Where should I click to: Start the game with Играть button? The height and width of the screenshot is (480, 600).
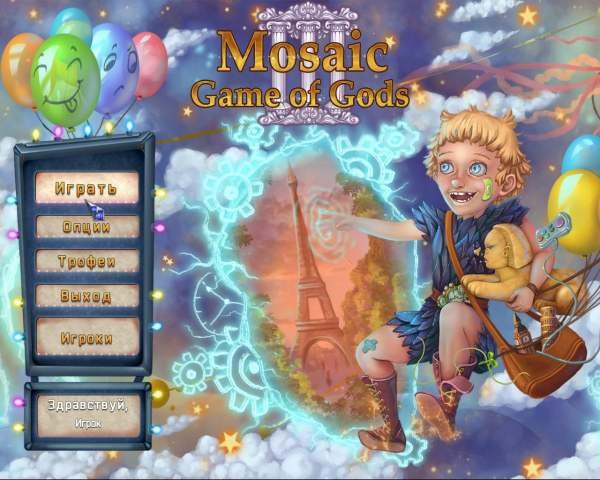point(86,187)
